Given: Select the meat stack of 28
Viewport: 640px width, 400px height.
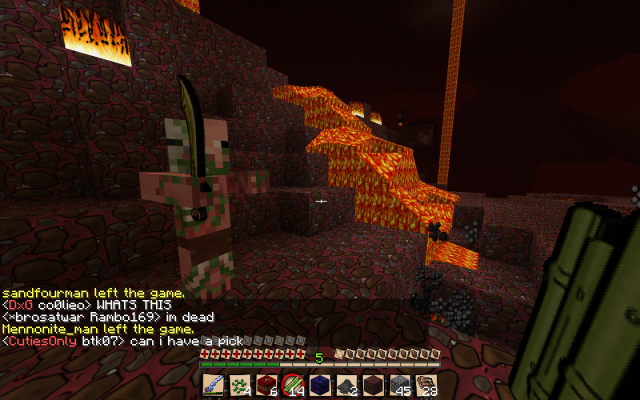Looking at the screenshot, I should tap(426, 385).
